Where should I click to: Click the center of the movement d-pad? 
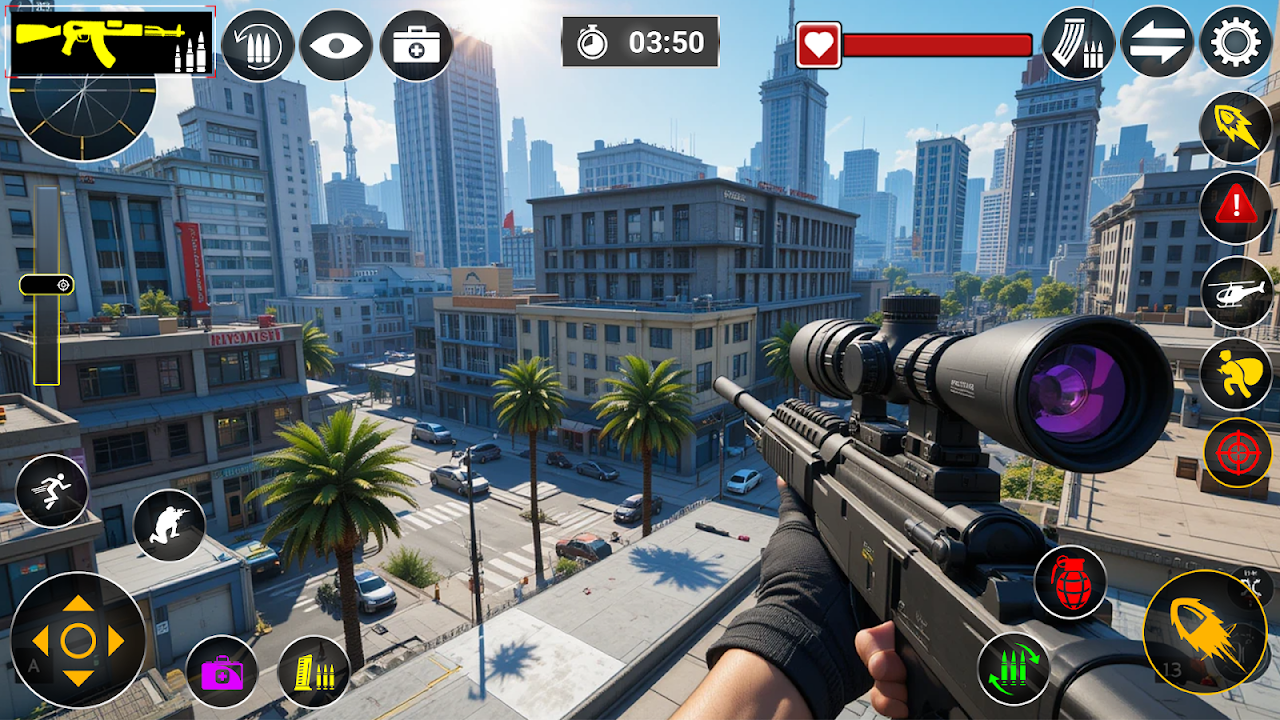[78, 640]
